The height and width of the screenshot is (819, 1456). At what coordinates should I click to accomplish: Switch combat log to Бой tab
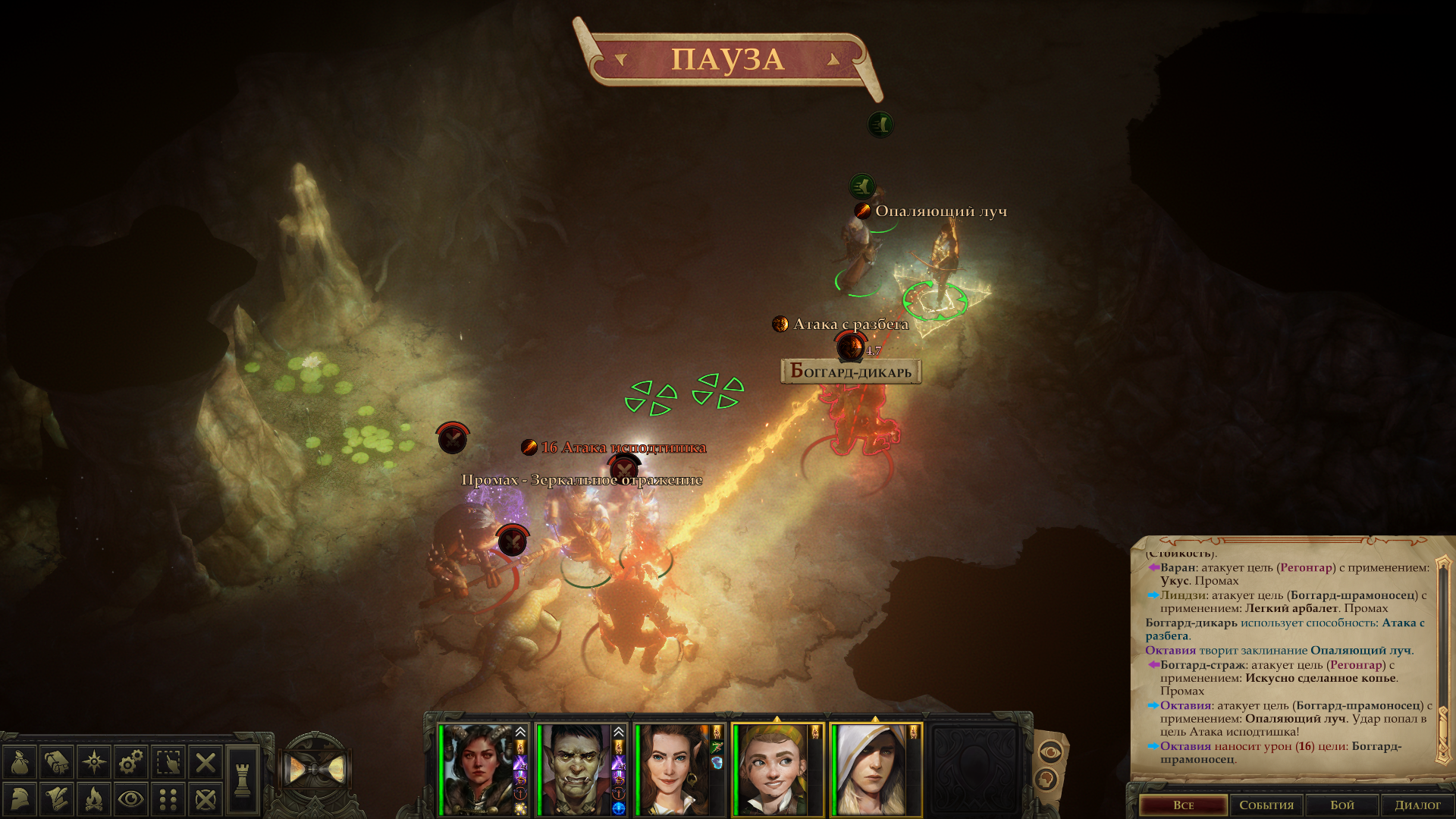pyautogui.click(x=1341, y=805)
